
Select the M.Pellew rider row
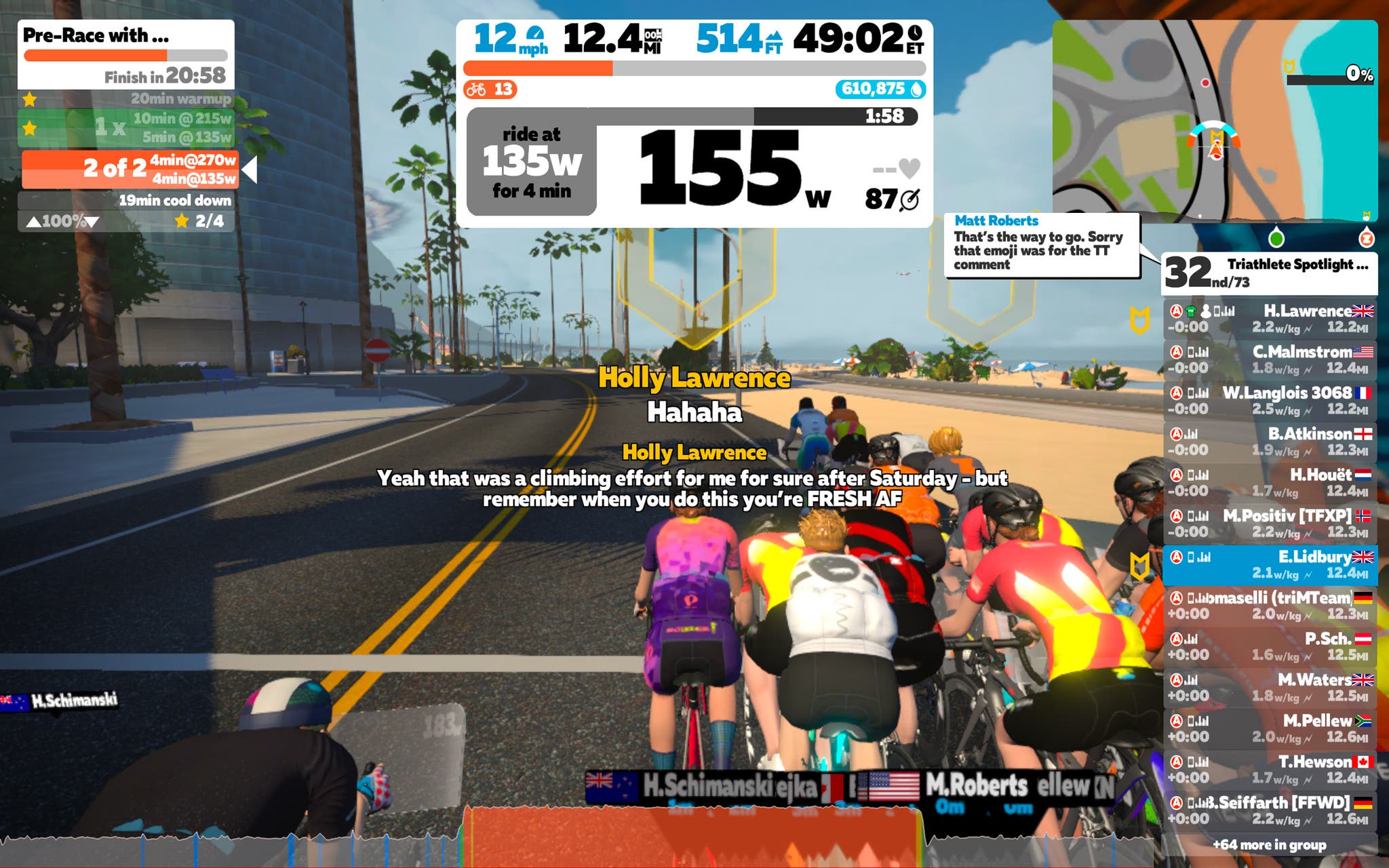[1270, 728]
